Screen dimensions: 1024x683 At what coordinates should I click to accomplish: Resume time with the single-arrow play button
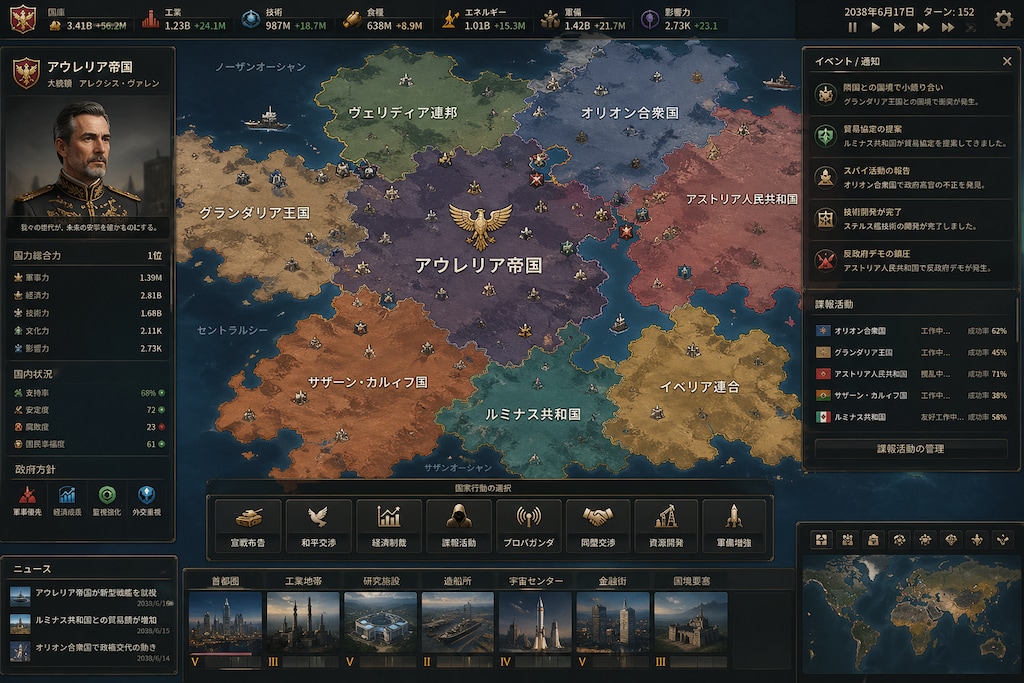click(876, 28)
